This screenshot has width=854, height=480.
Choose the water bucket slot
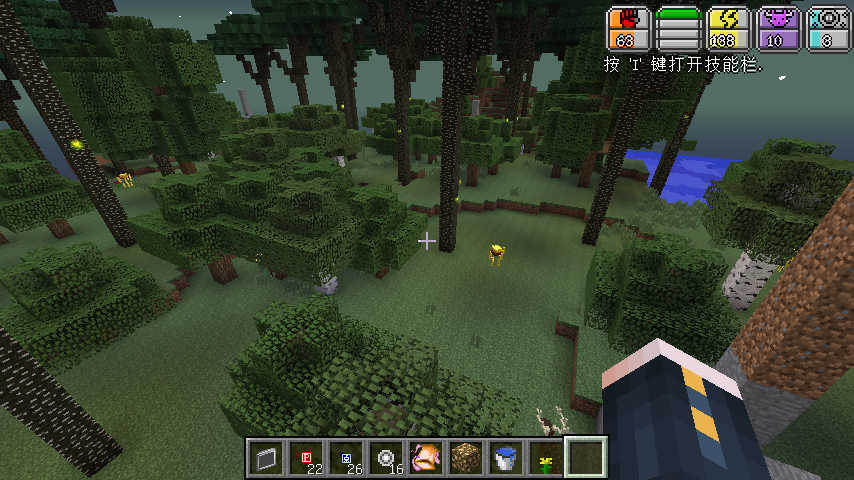coord(505,459)
